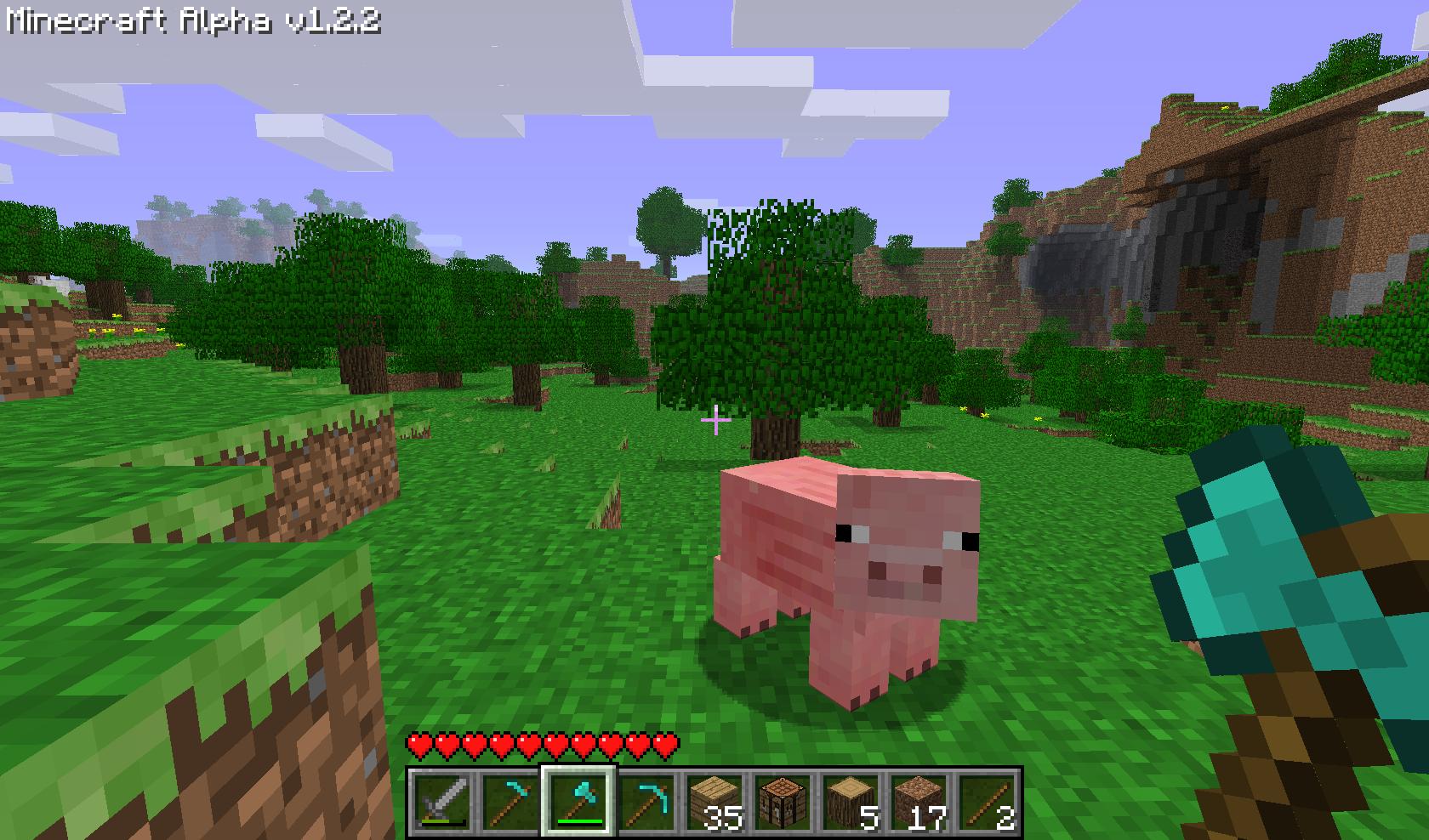Screen dimensions: 1429x840
Task: Click the first heart in the health bar
Action: [418, 744]
